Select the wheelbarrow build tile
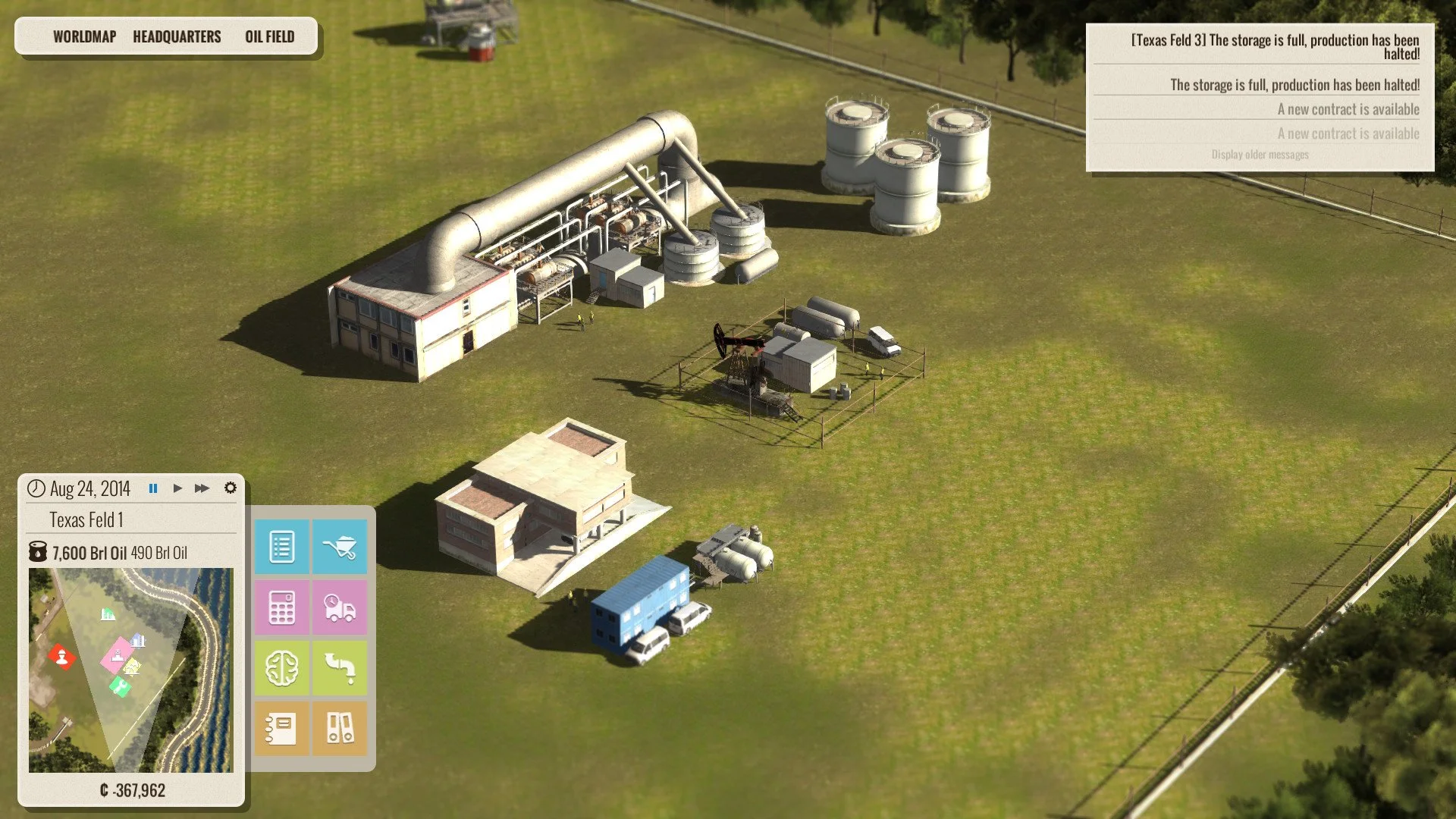The image size is (1456, 819). point(340,547)
